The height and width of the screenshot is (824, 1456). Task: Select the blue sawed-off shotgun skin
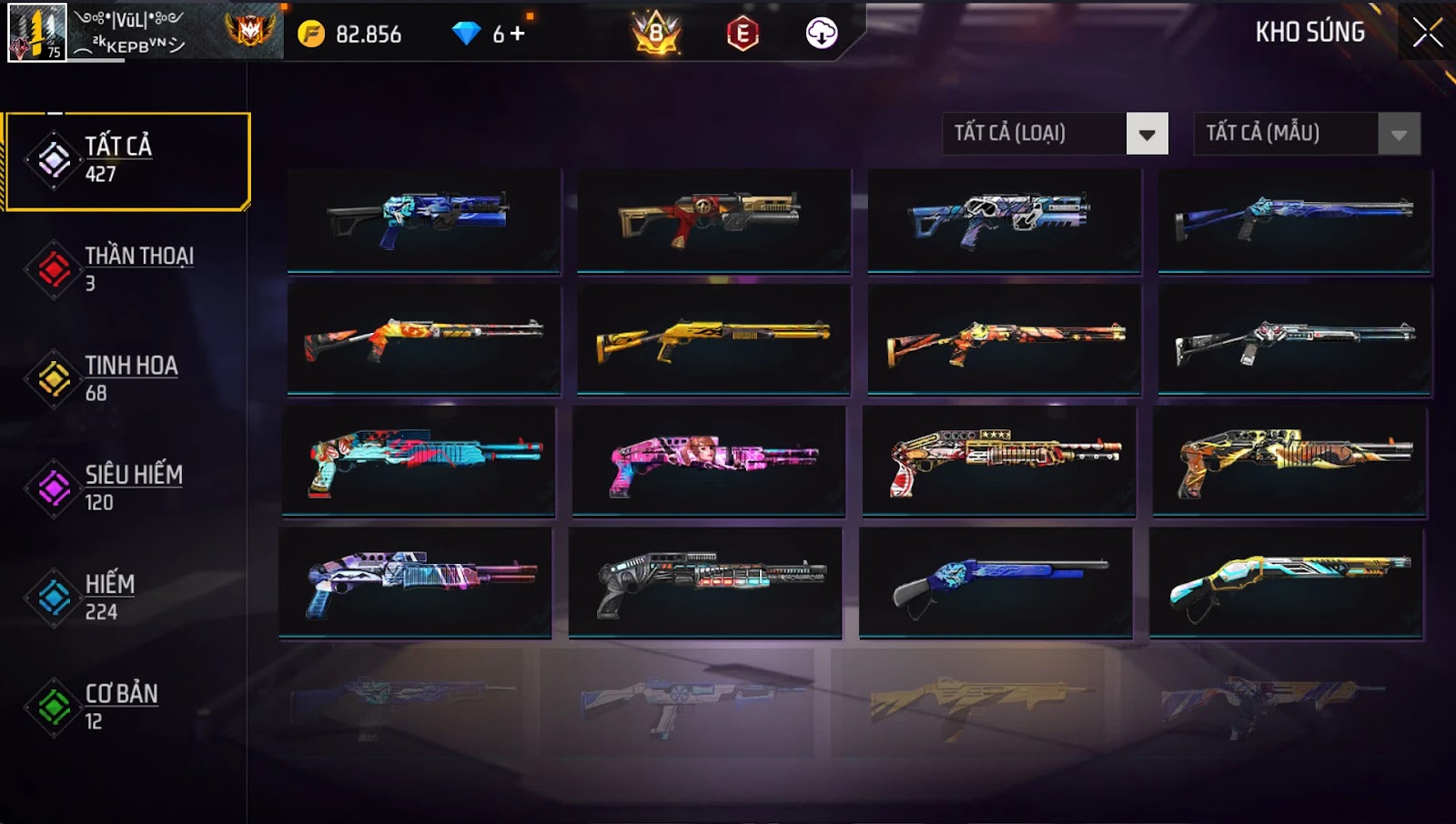pyautogui.click(x=996, y=582)
